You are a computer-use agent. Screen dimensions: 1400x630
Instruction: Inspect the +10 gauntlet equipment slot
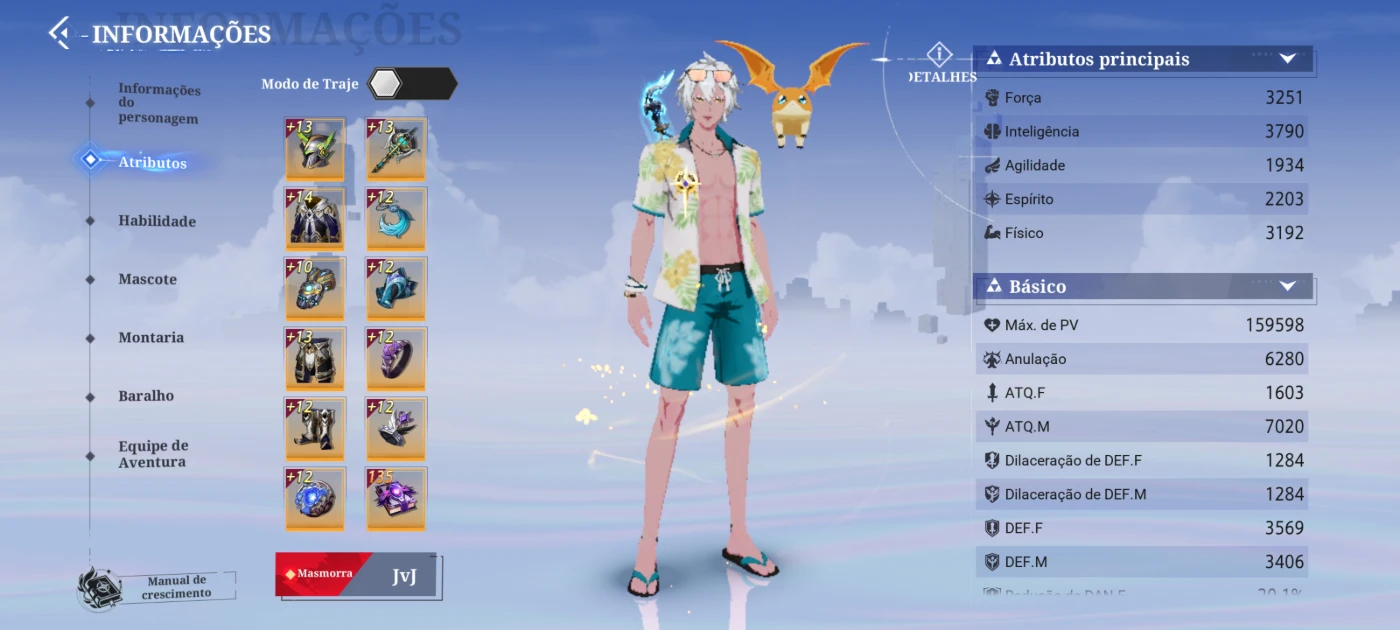315,289
